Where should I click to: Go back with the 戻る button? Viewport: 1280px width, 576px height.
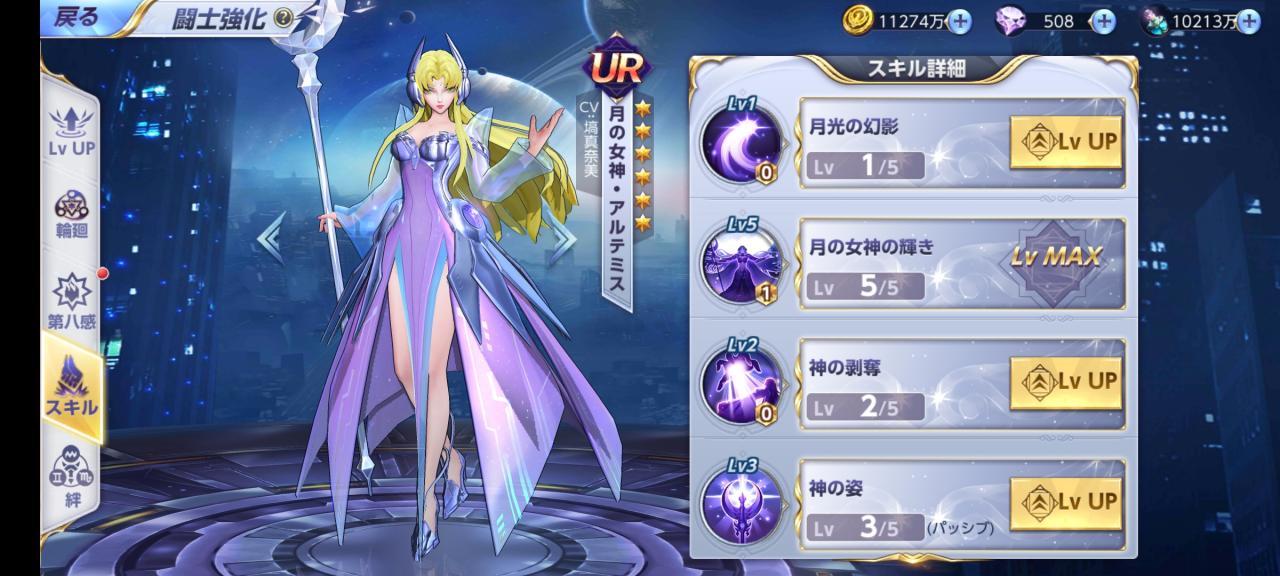pos(76,18)
